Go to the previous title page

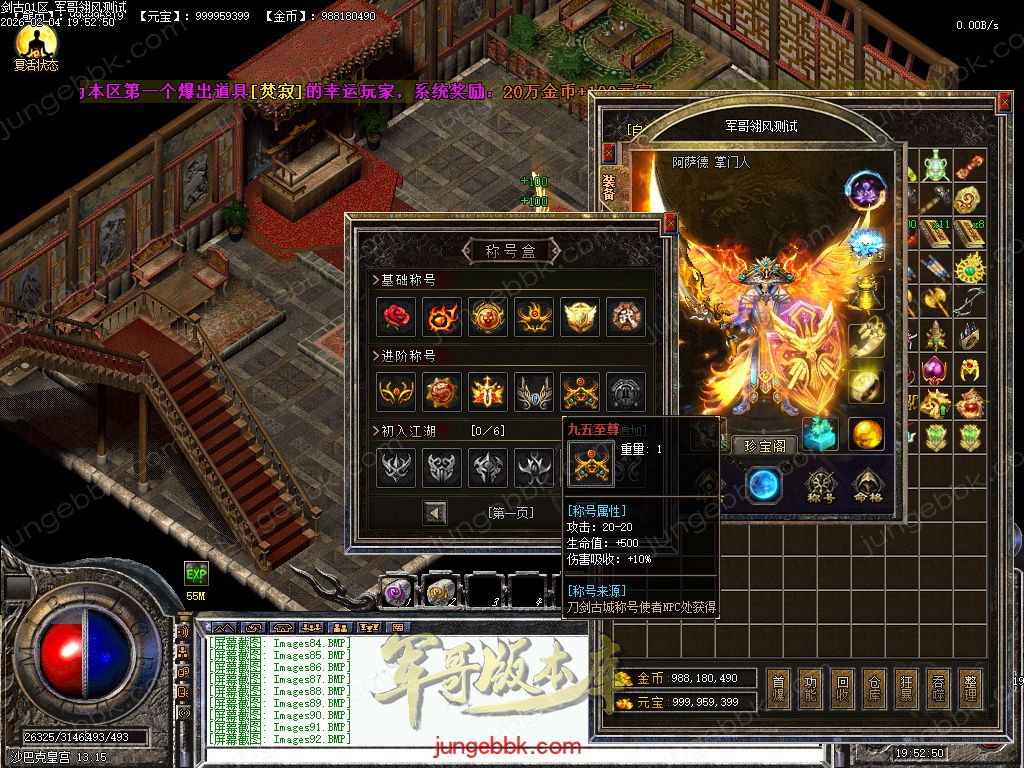point(435,513)
